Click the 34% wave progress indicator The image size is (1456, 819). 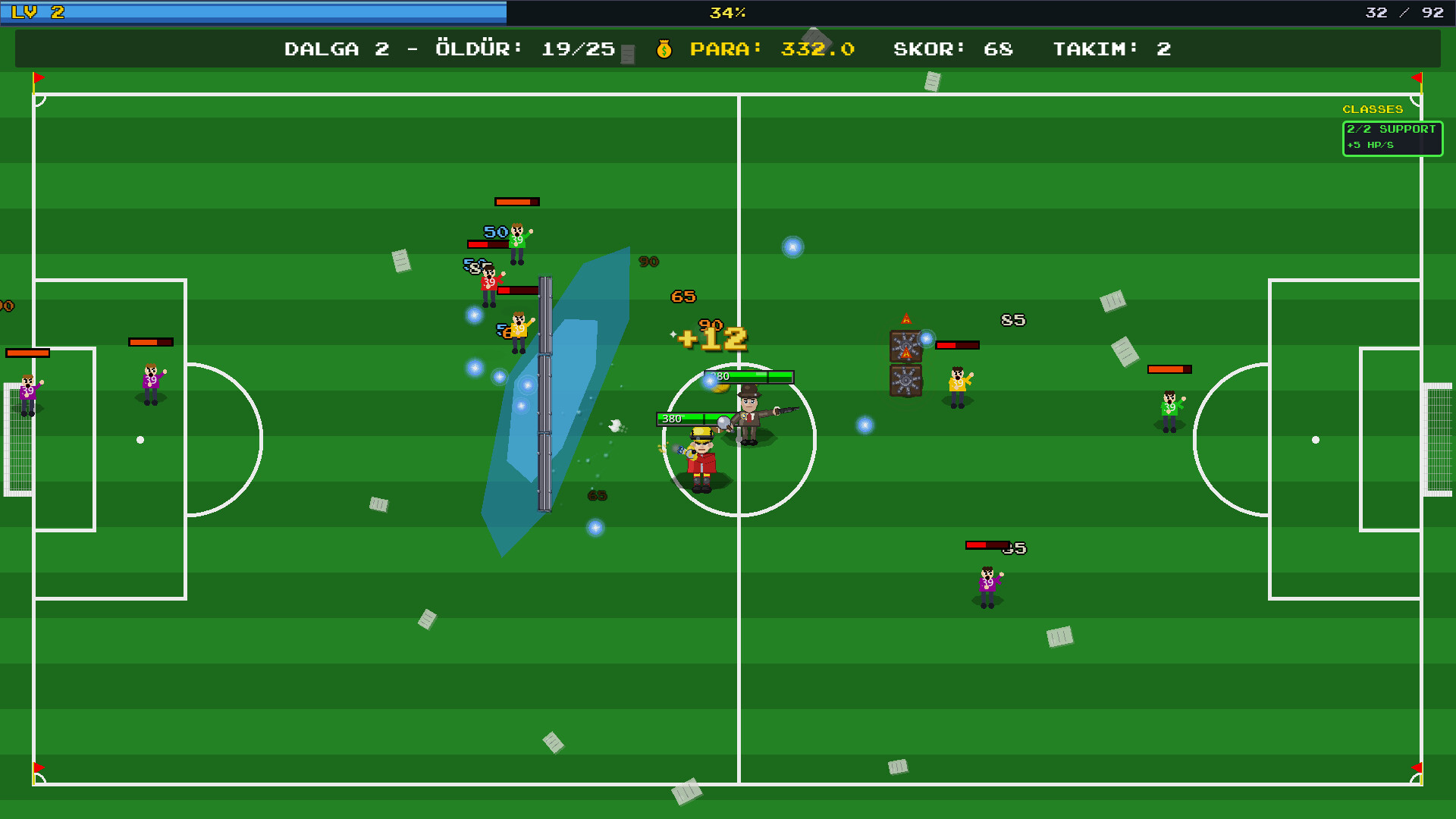729,12
